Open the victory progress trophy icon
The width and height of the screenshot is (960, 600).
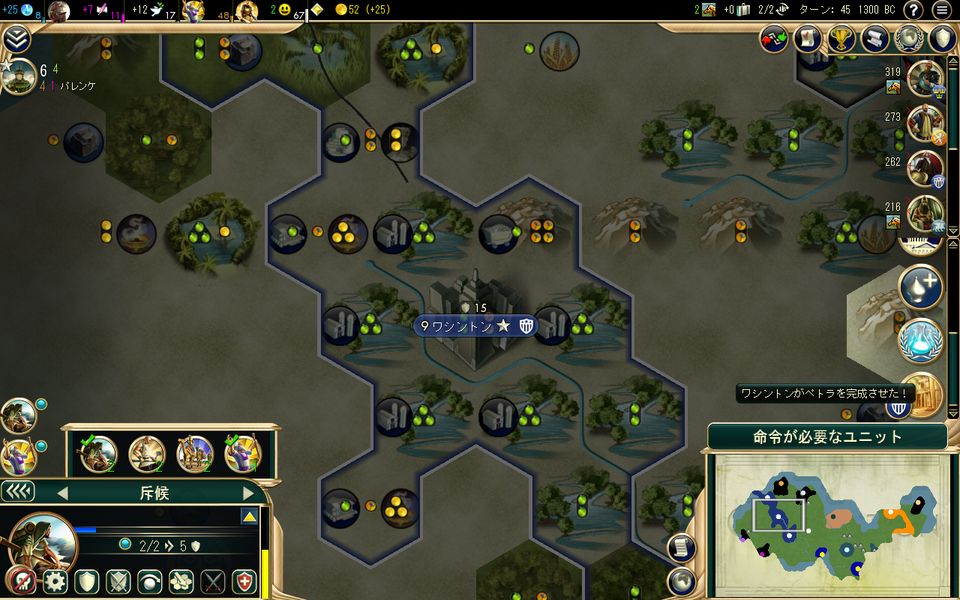tap(841, 39)
